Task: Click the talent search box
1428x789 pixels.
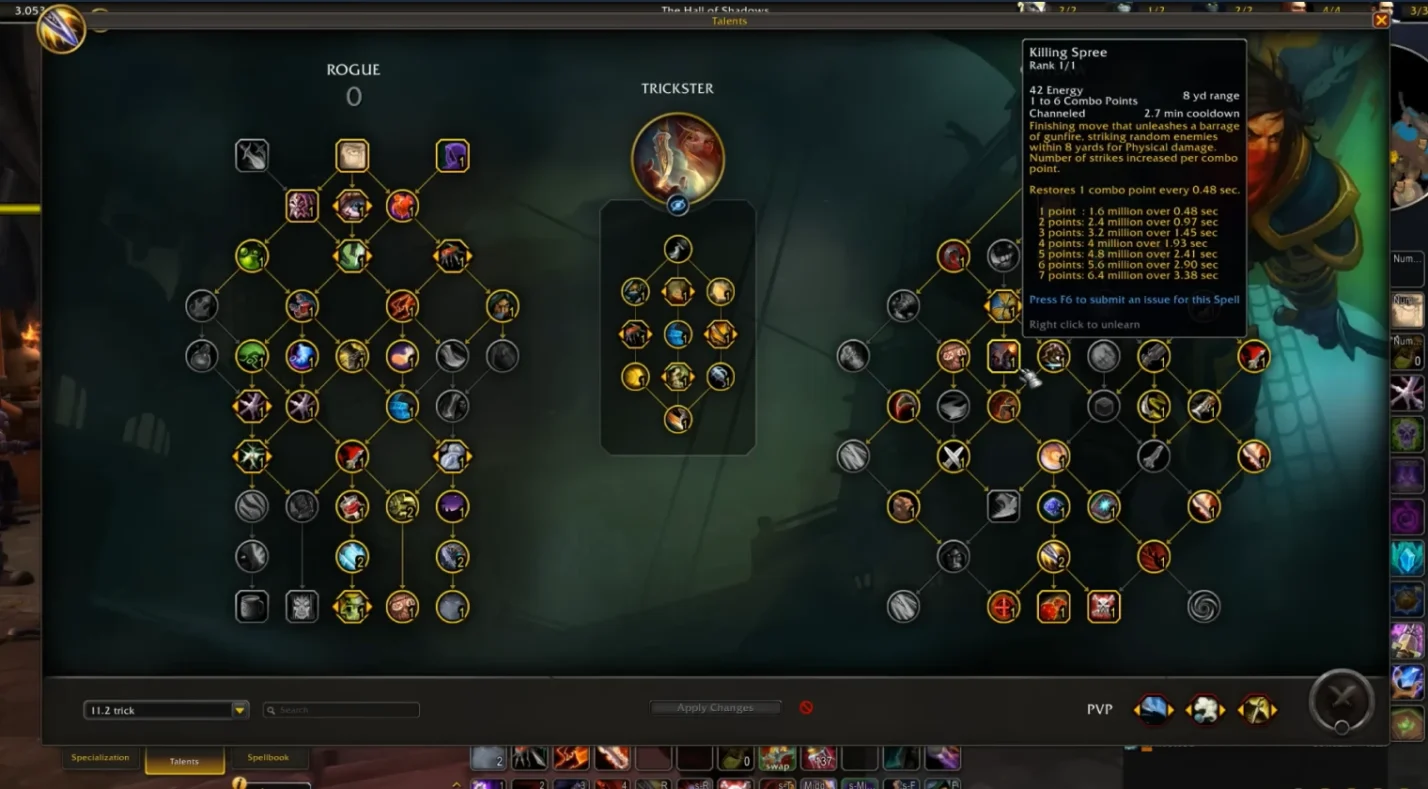Action: 341,710
